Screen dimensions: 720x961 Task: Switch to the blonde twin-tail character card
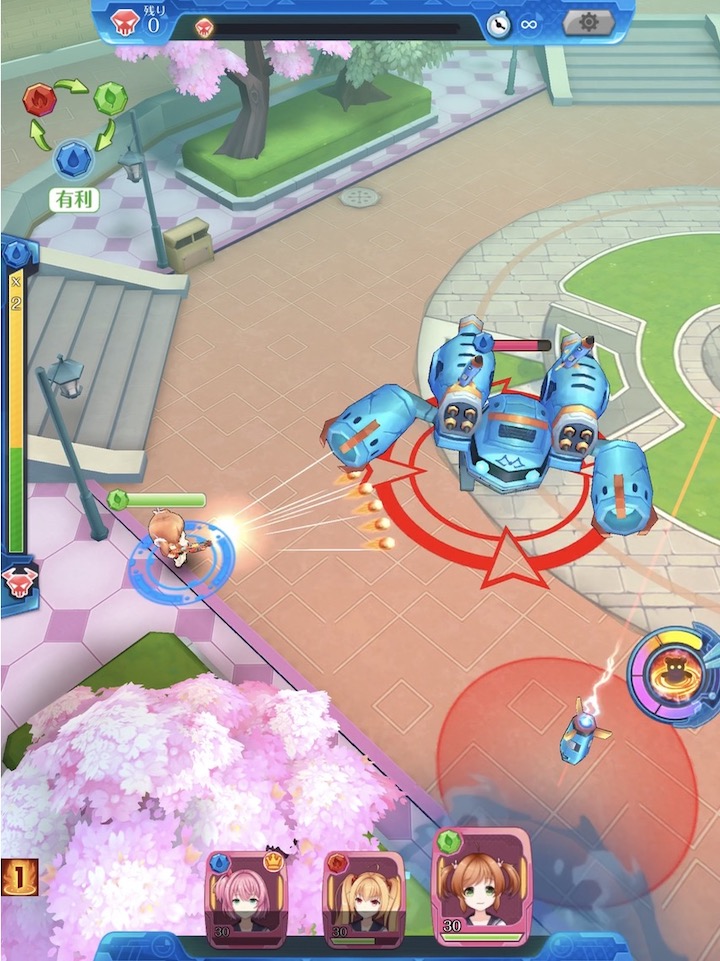[364, 897]
